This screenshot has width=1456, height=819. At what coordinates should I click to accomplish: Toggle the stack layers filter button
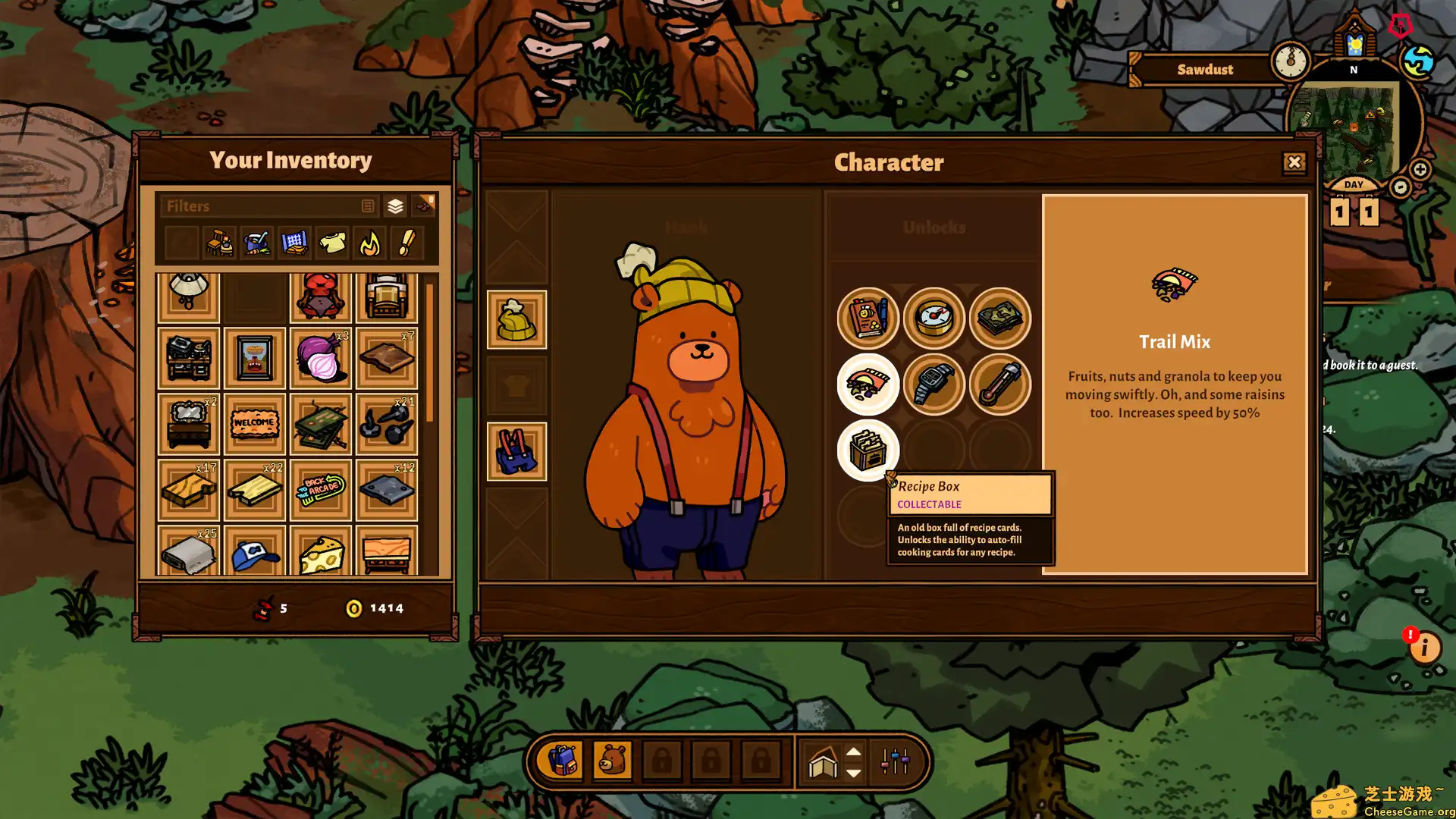[395, 206]
